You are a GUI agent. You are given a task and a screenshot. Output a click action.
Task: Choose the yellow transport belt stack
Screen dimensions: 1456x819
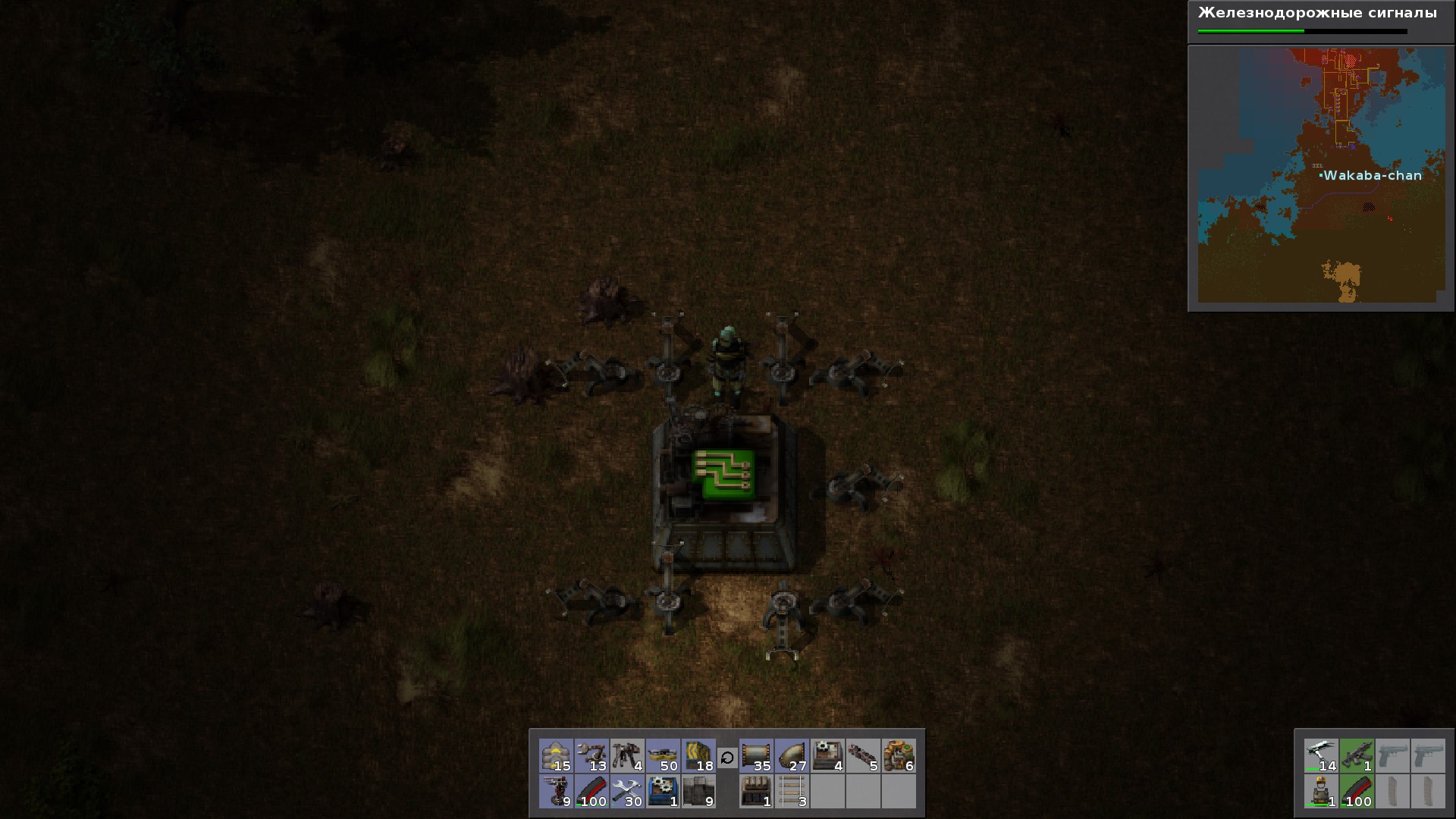pyautogui.click(x=663, y=756)
